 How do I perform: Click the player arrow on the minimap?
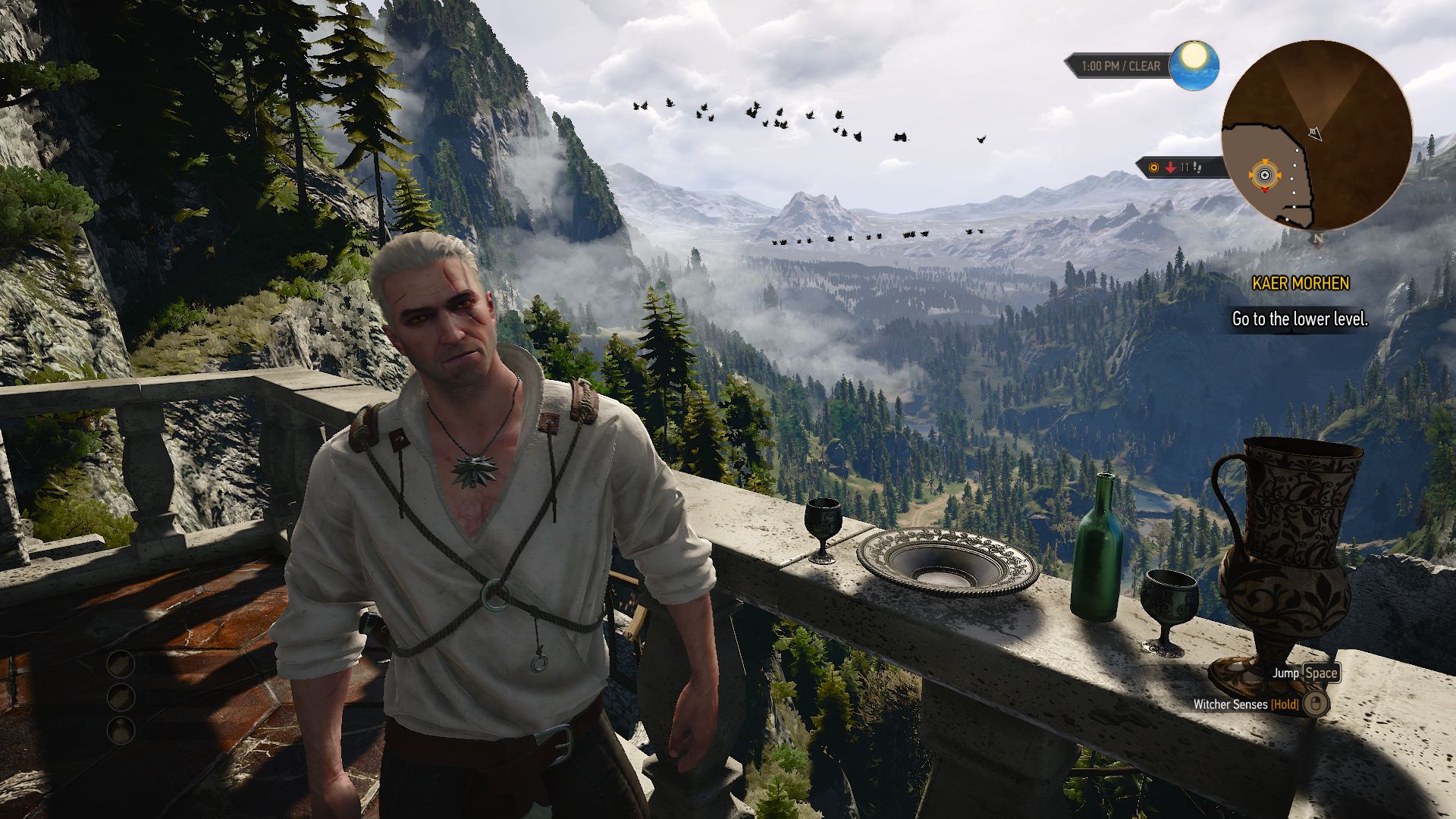click(x=1315, y=134)
